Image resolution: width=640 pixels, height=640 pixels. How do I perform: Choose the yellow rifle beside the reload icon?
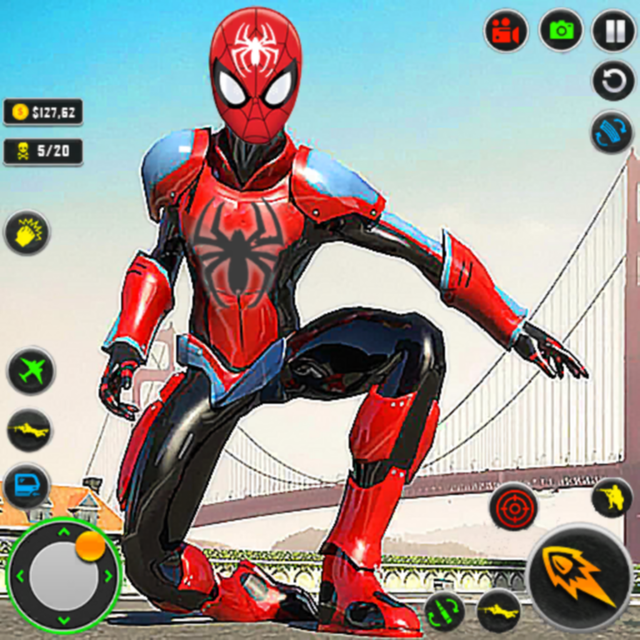point(498,609)
